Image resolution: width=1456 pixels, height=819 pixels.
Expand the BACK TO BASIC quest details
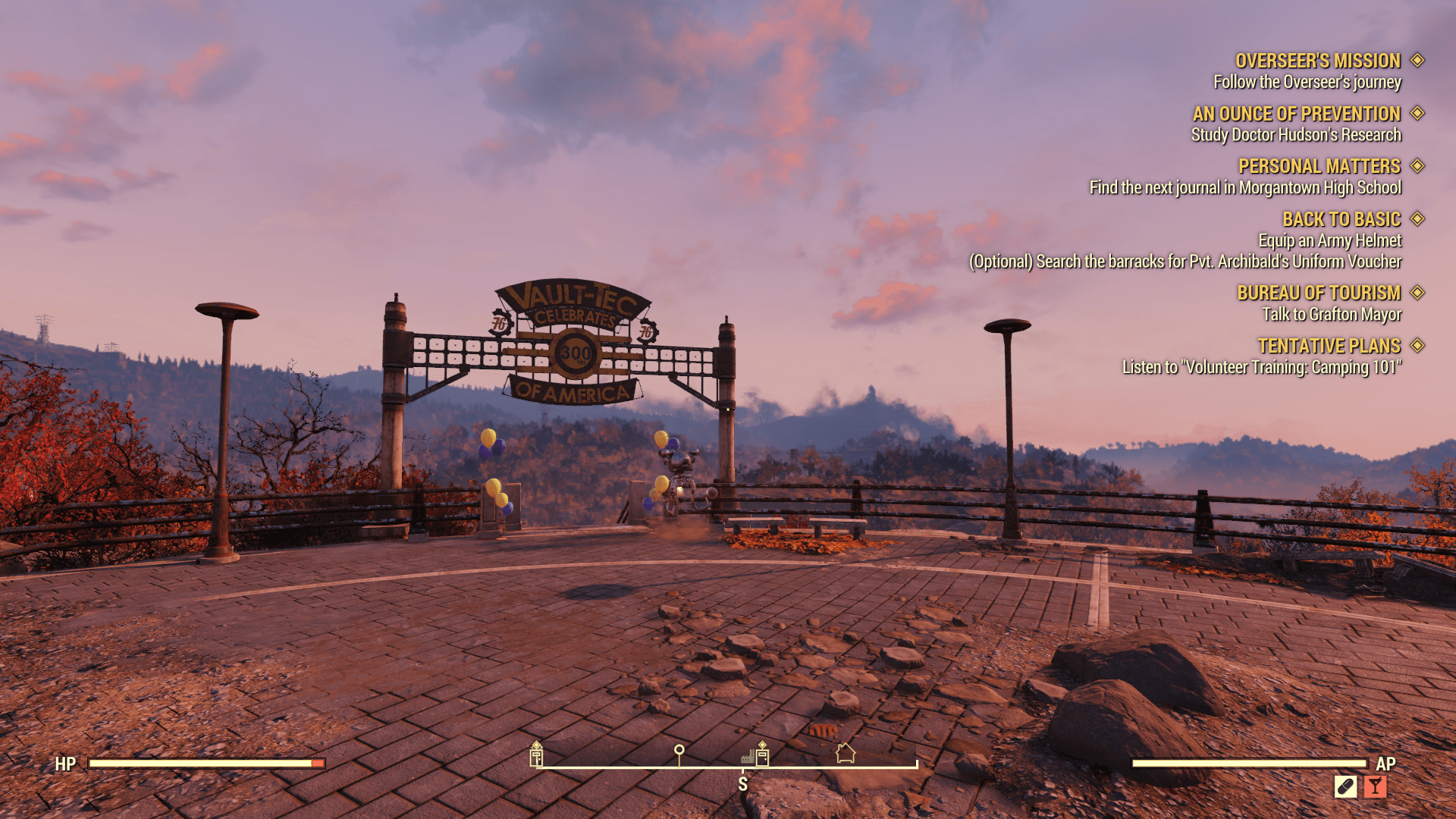coord(1418,219)
